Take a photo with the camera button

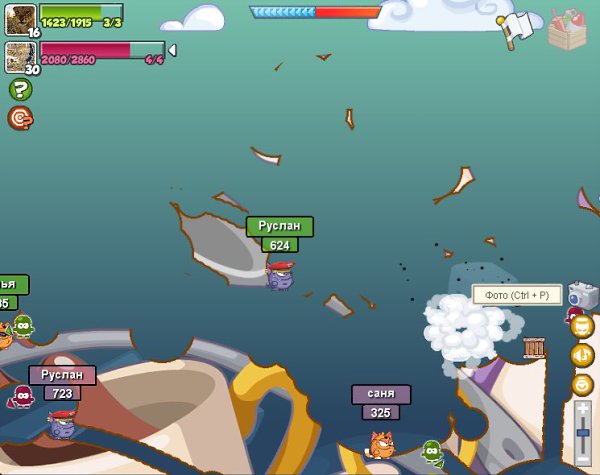click(581, 295)
